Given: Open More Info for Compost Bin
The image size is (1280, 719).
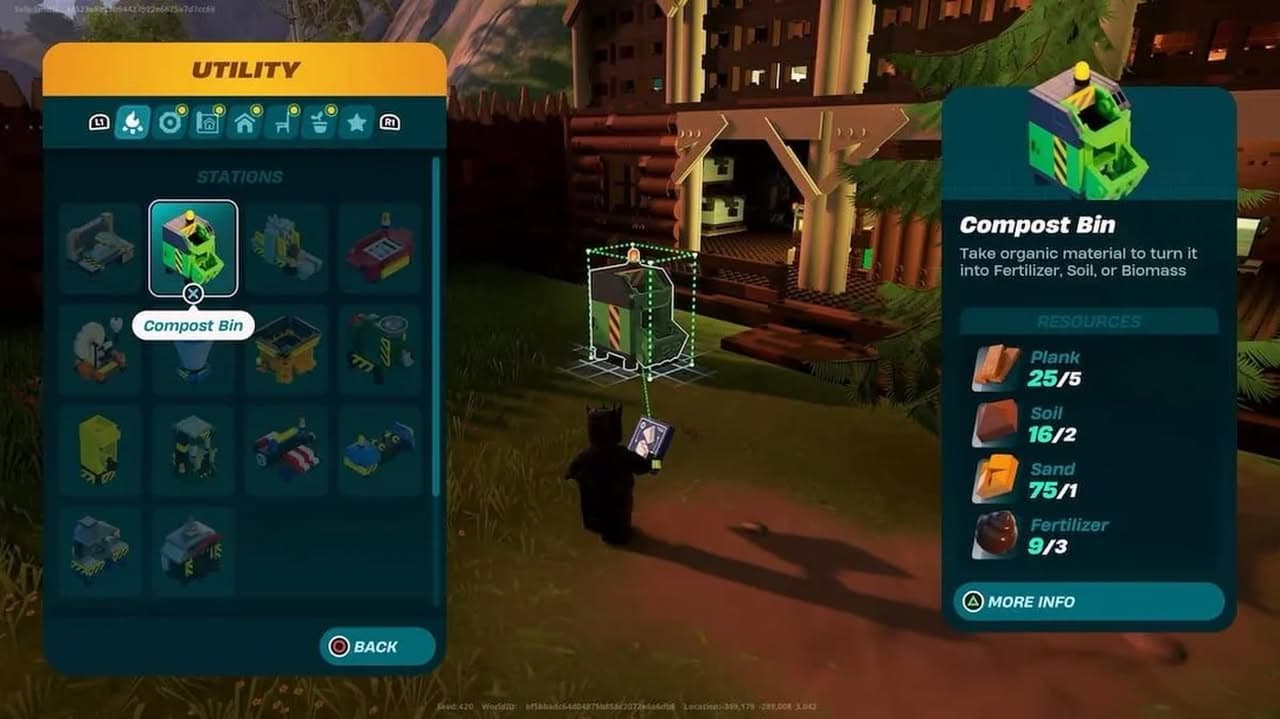Looking at the screenshot, I should click(1088, 602).
